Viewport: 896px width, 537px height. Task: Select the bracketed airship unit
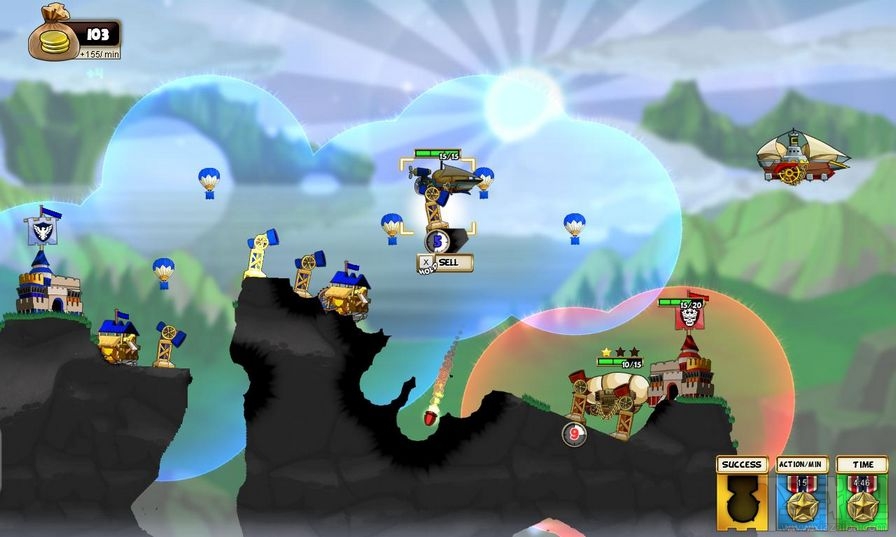[439, 194]
